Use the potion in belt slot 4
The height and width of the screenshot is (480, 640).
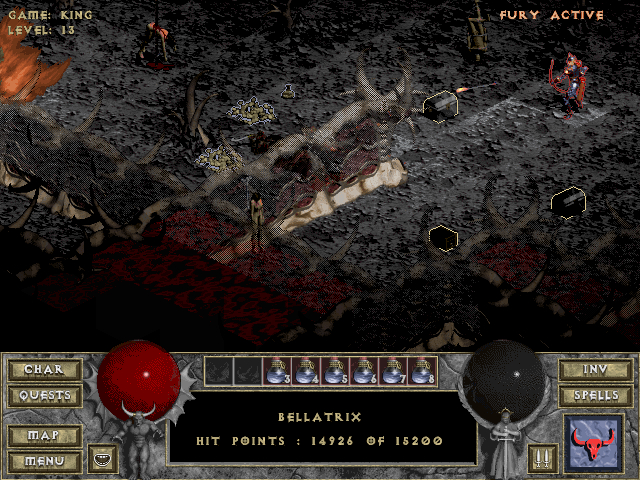pos(306,371)
